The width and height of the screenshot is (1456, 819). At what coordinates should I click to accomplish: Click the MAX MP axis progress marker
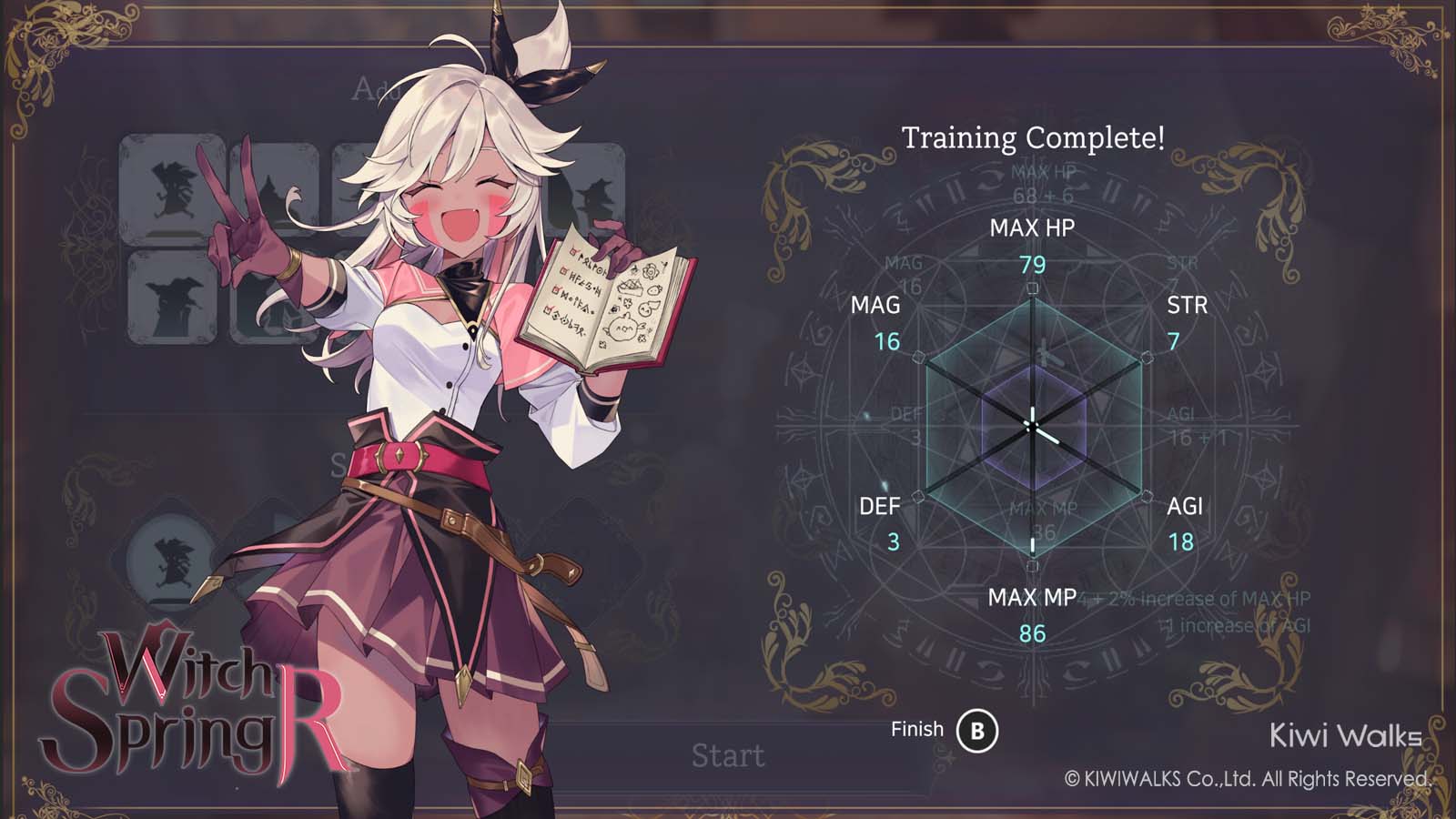1033,543
